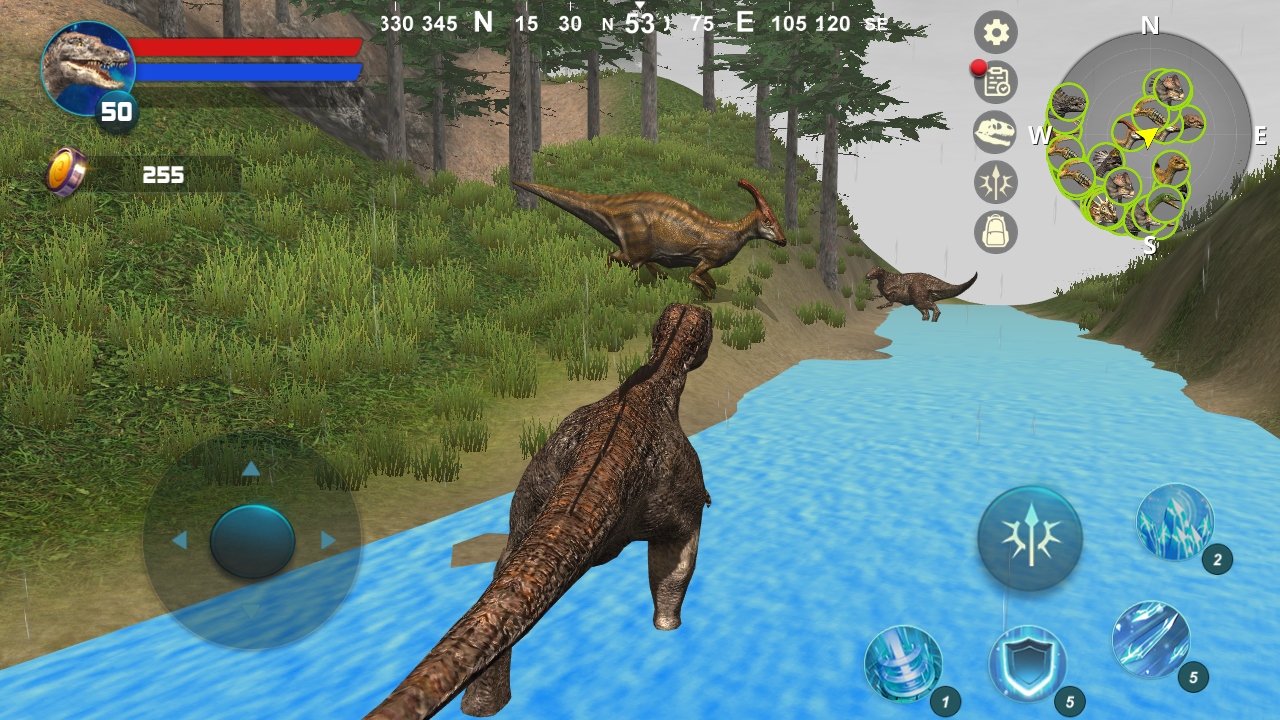The height and width of the screenshot is (720, 1280).
Task: Select the player's dinosaur avatar portrait
Action: click(86, 68)
